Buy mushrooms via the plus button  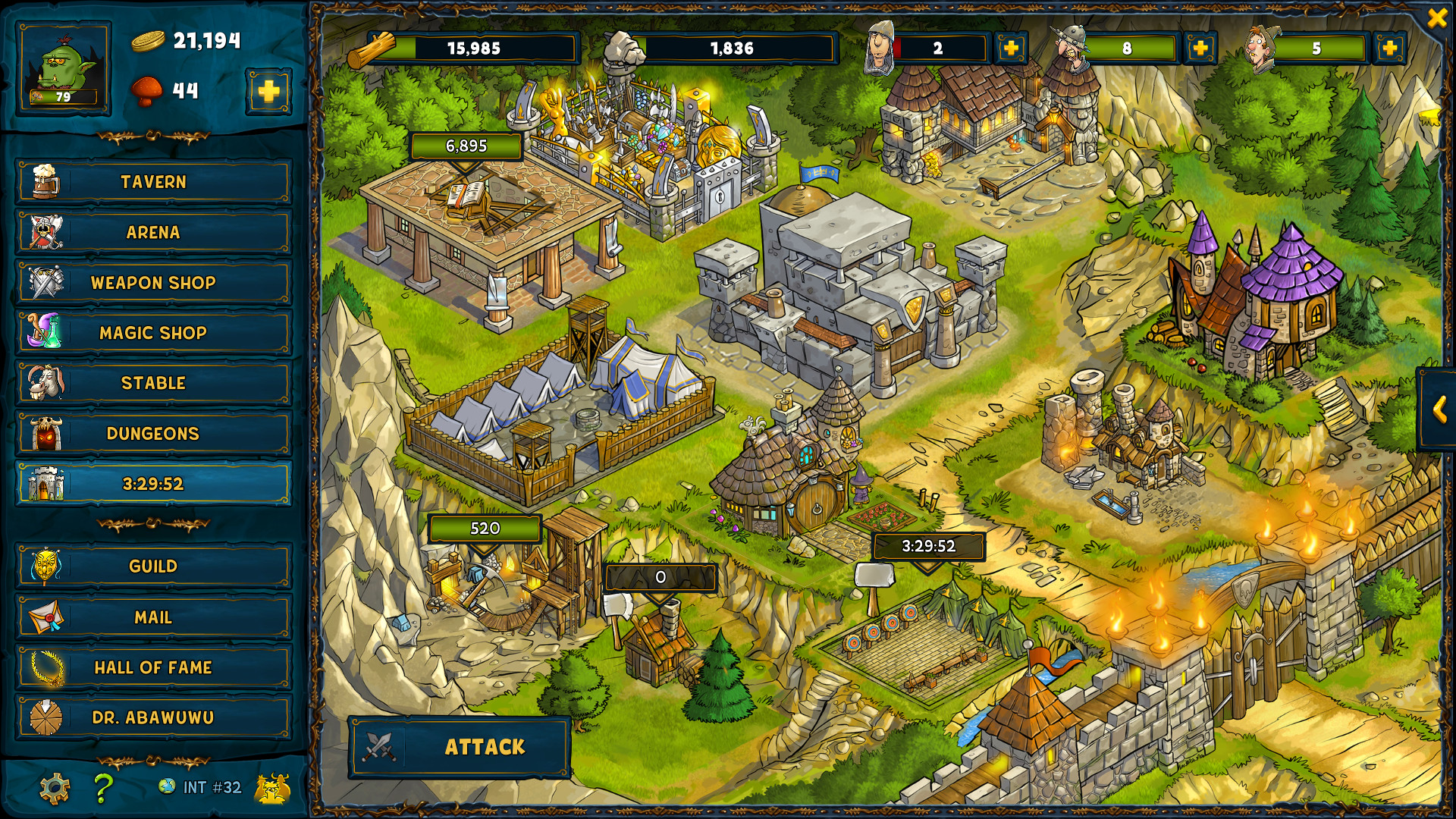pos(267,91)
